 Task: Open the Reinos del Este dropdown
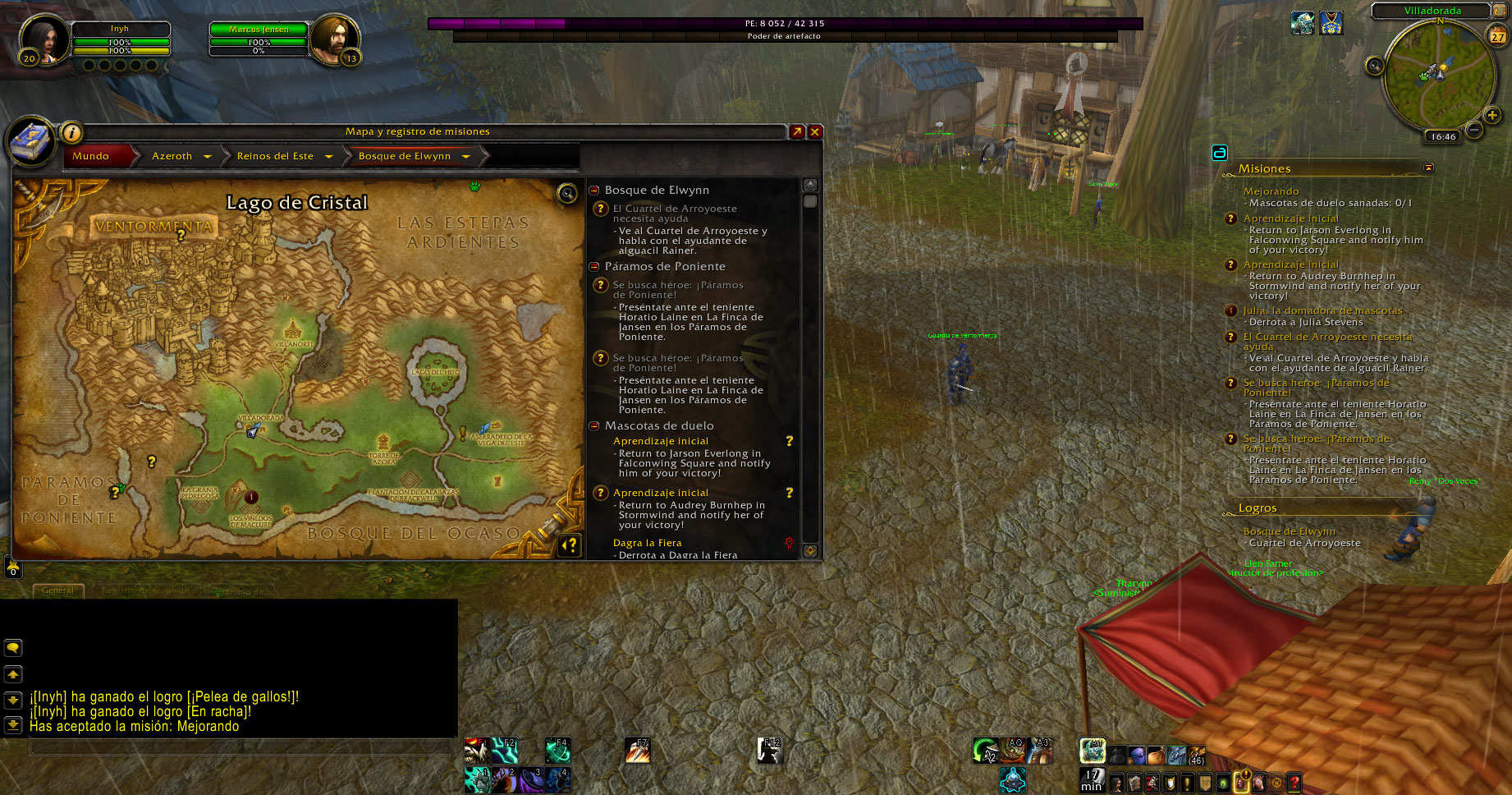[328, 156]
